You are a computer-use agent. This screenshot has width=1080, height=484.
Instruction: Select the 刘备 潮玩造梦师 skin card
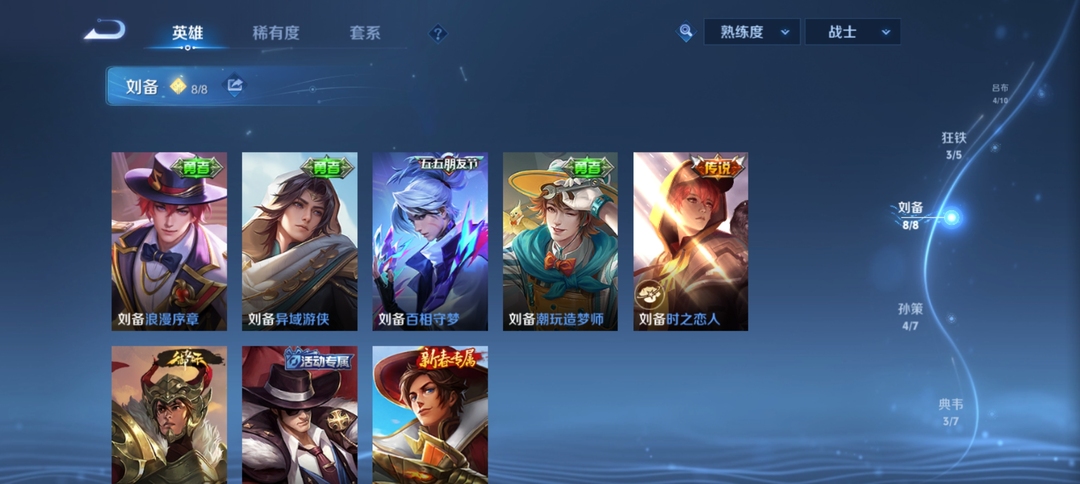click(x=560, y=241)
